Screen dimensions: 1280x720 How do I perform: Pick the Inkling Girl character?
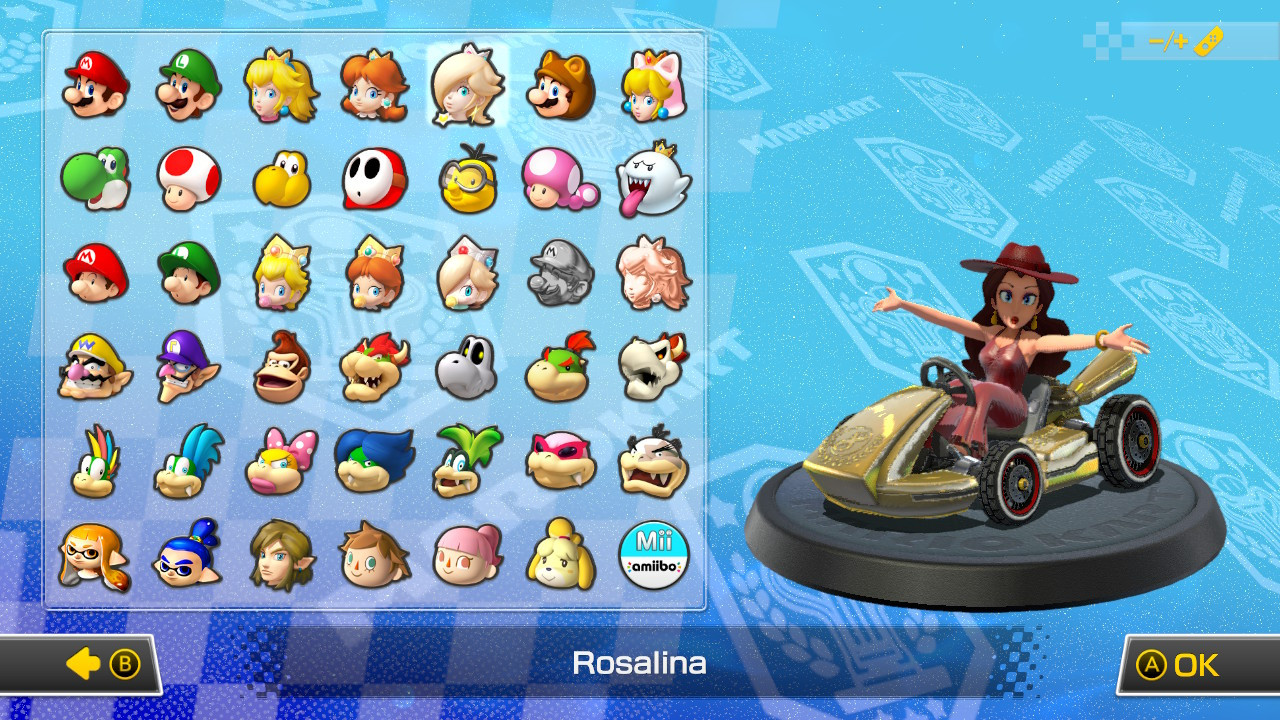pyautogui.click(x=94, y=553)
